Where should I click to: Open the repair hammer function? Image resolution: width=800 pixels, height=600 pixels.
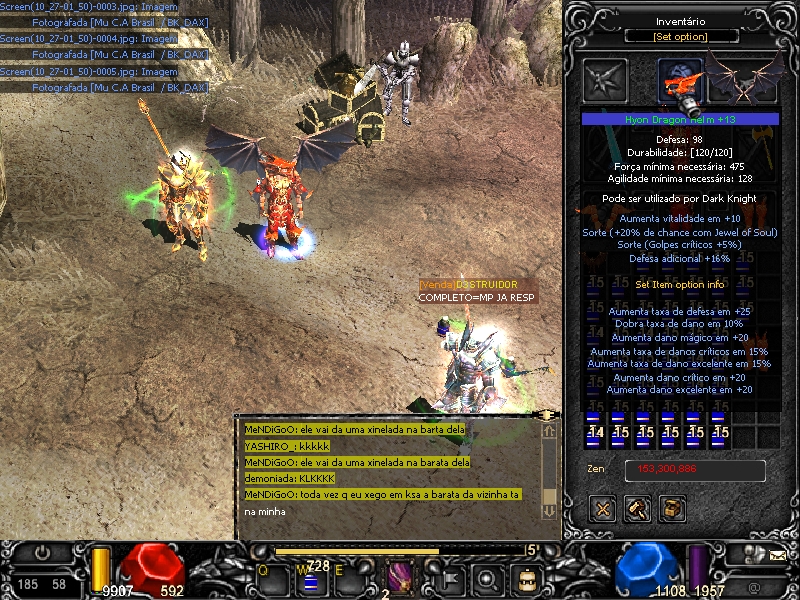tap(637, 509)
